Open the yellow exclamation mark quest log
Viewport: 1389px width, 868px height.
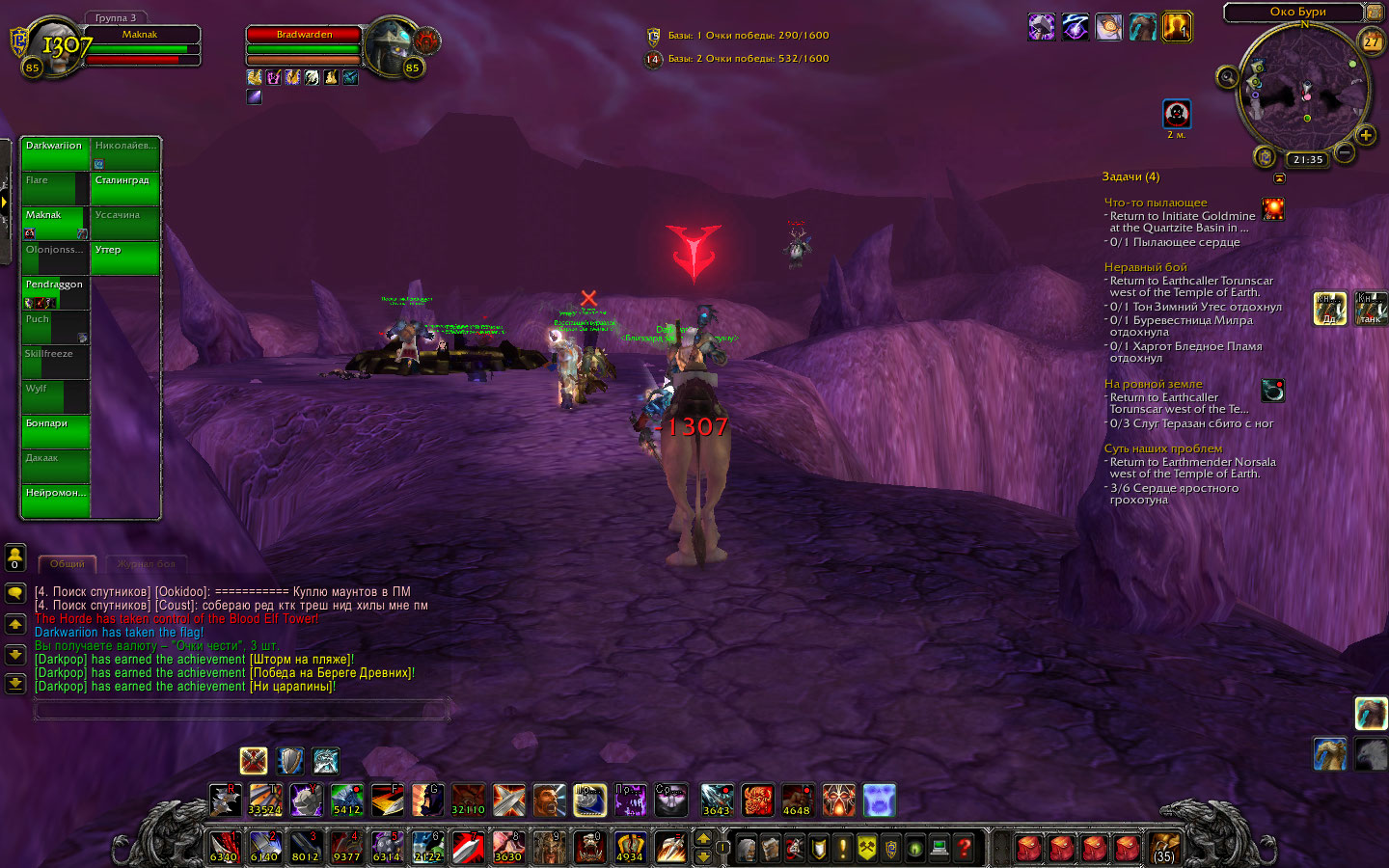[x=842, y=849]
